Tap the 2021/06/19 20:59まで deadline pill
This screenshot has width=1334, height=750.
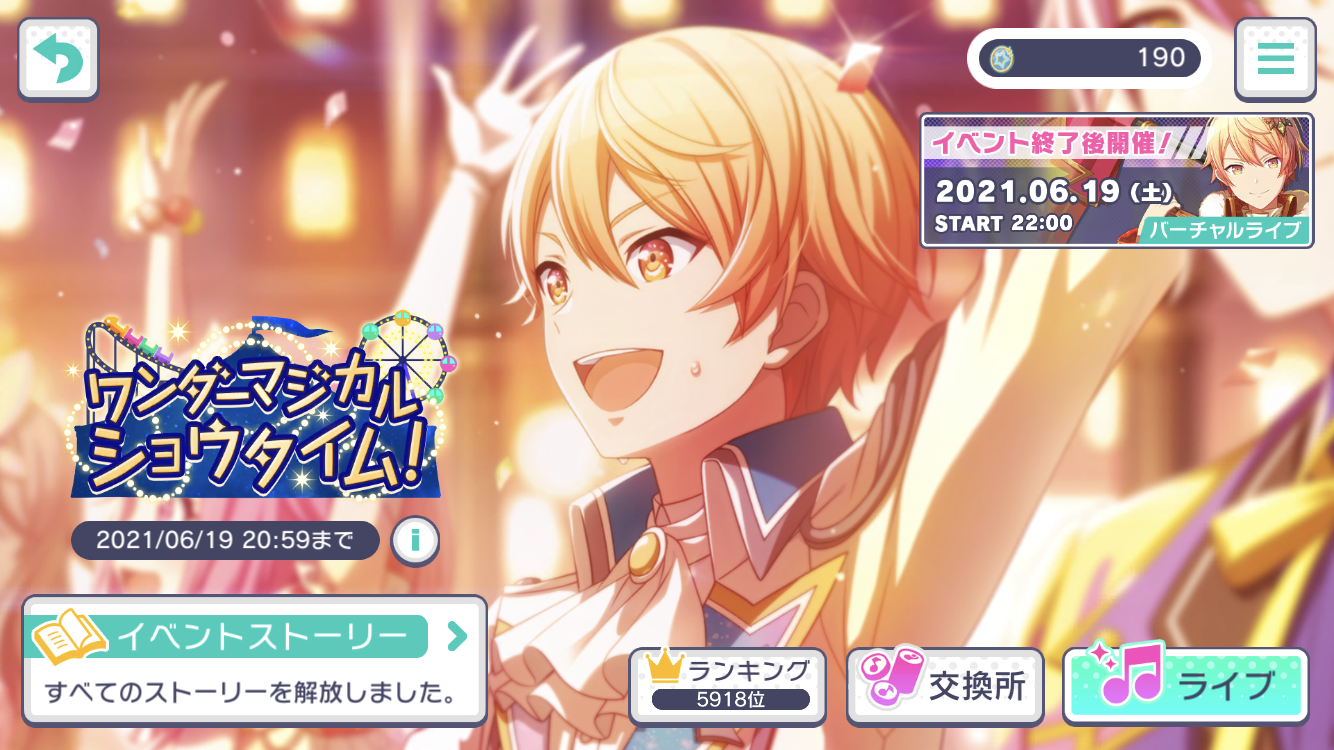(x=225, y=540)
